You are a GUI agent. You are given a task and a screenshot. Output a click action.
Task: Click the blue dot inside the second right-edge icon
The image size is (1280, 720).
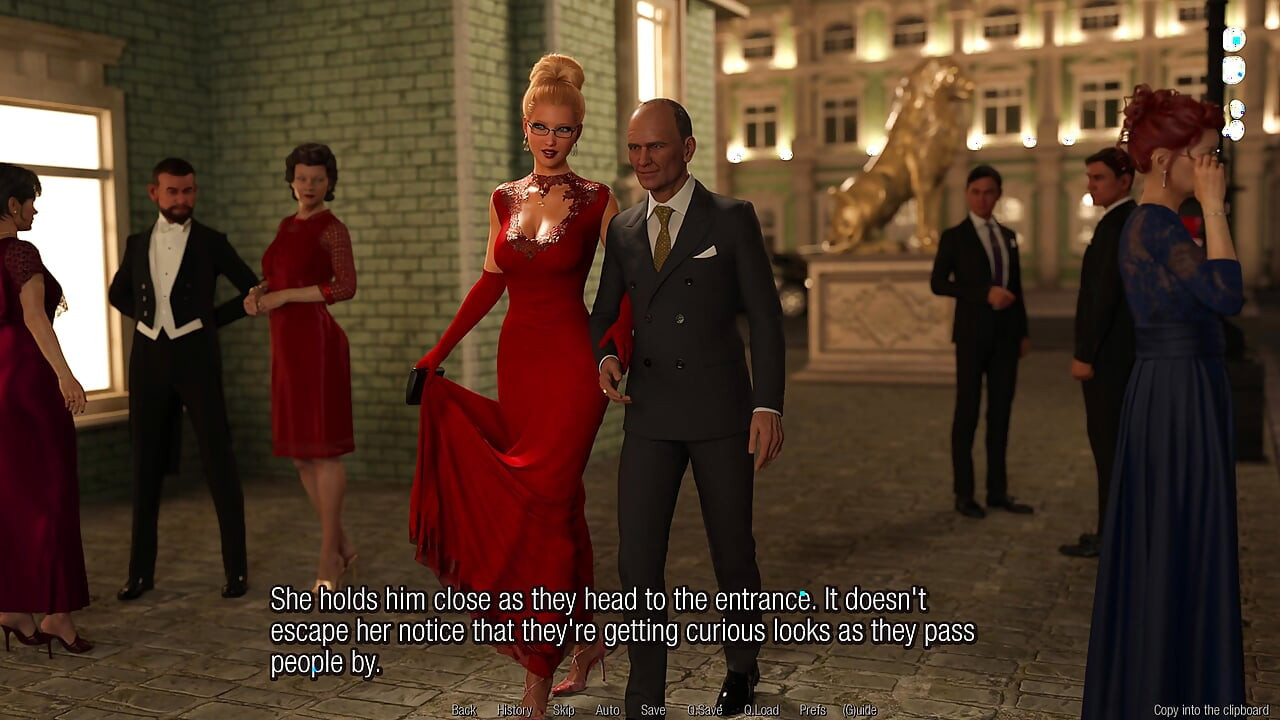coord(1240,74)
